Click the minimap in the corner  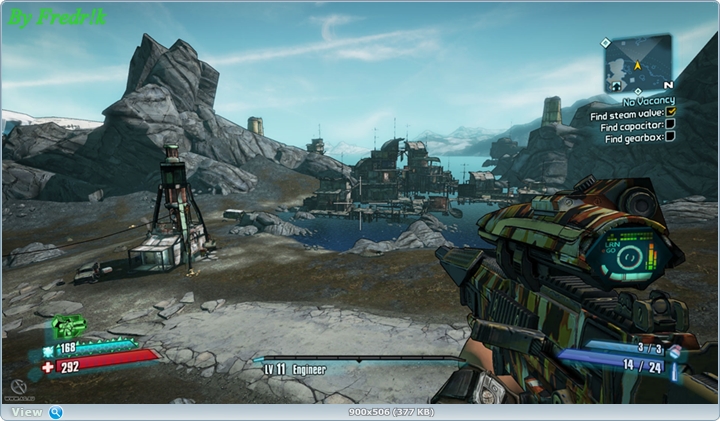point(637,63)
